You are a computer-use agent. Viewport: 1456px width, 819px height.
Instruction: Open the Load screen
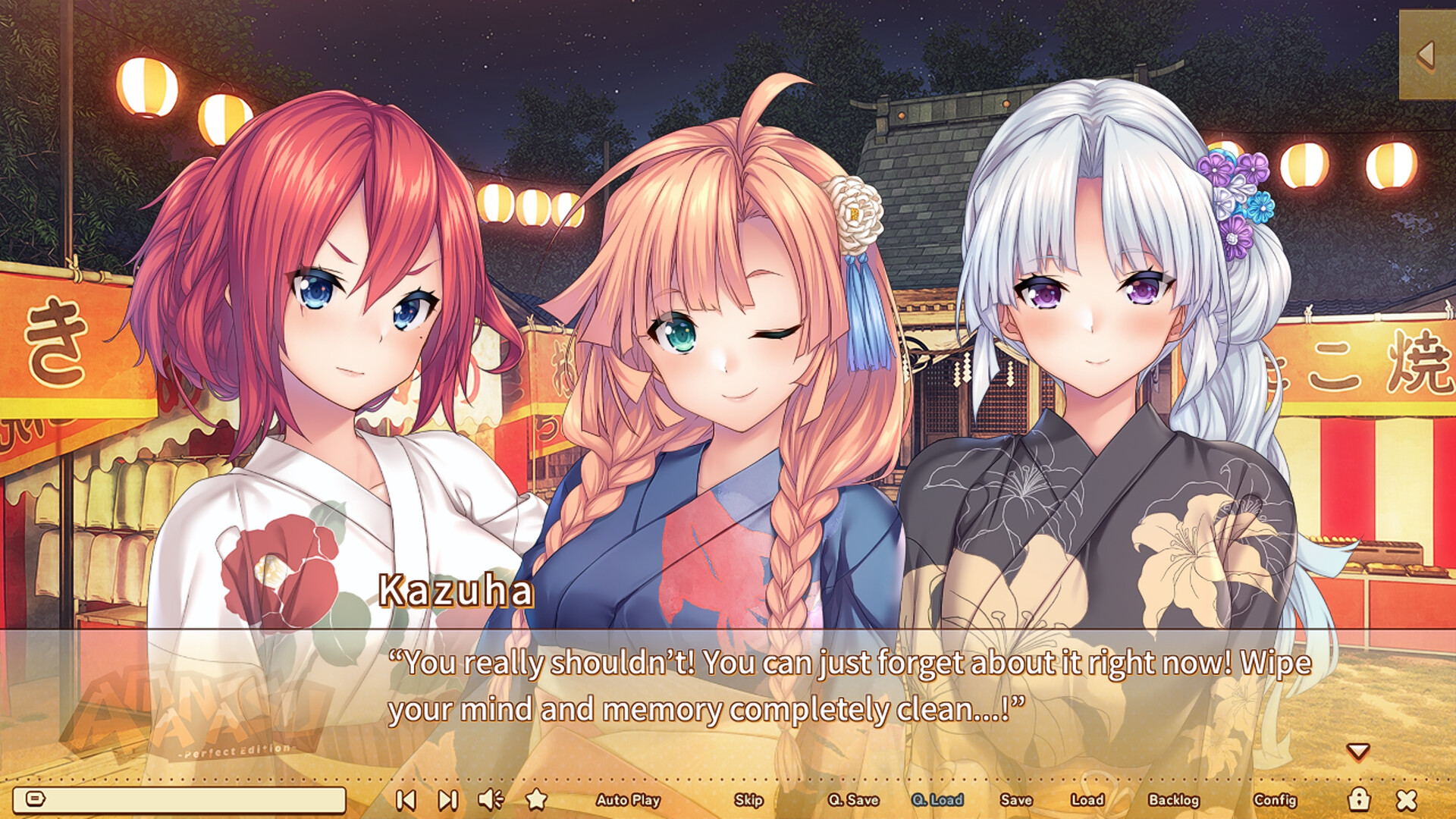point(1088,800)
